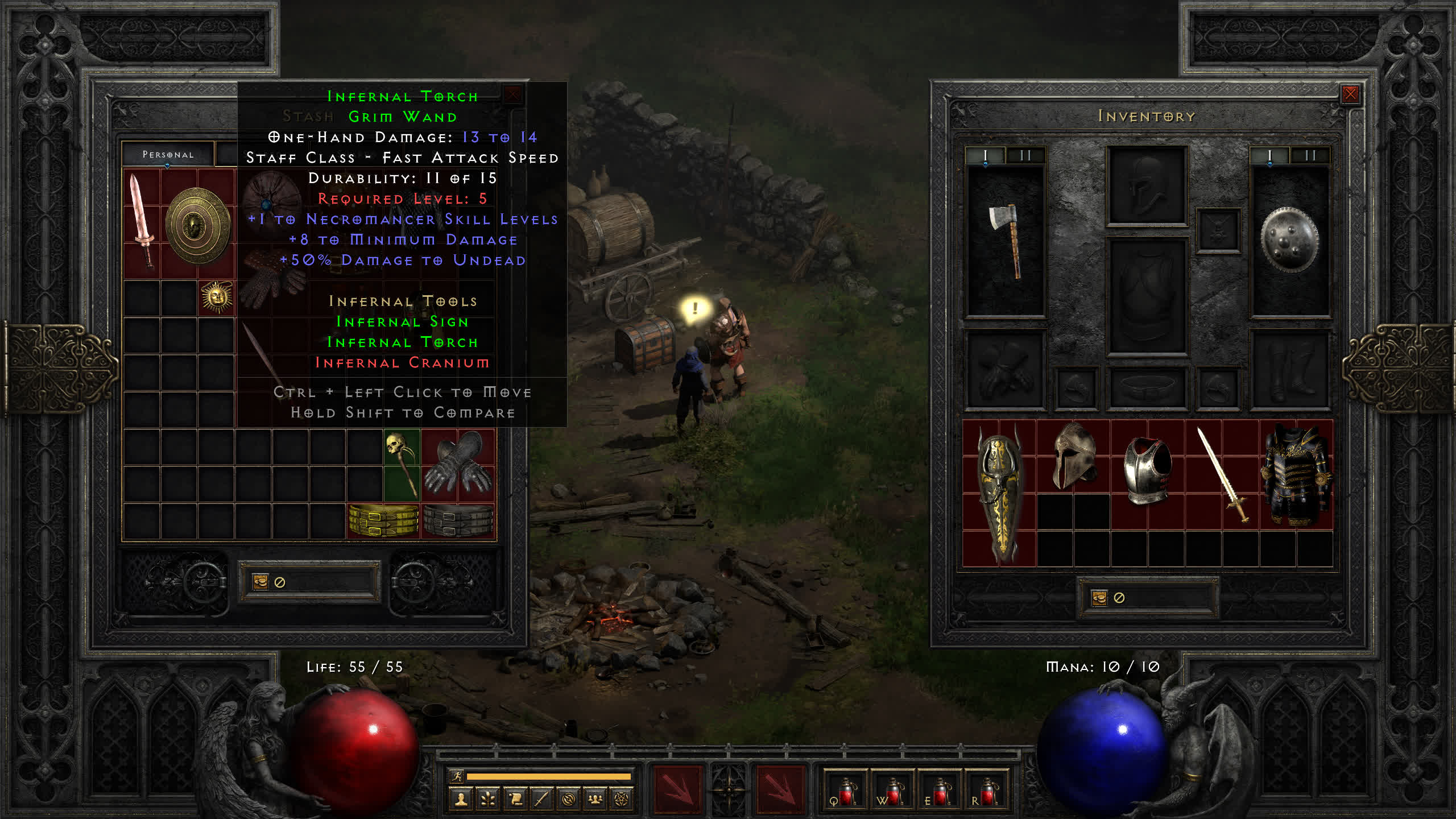This screenshot has height=819, width=1456.
Task: Toggle the run/walk button
Action: coord(457,776)
